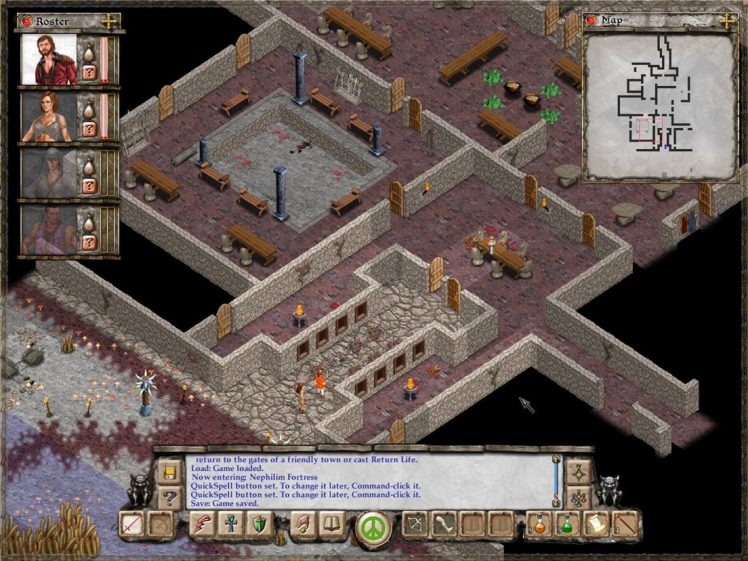Use the green potion quick slot
Screen dimensions: 748x561
tap(568, 523)
